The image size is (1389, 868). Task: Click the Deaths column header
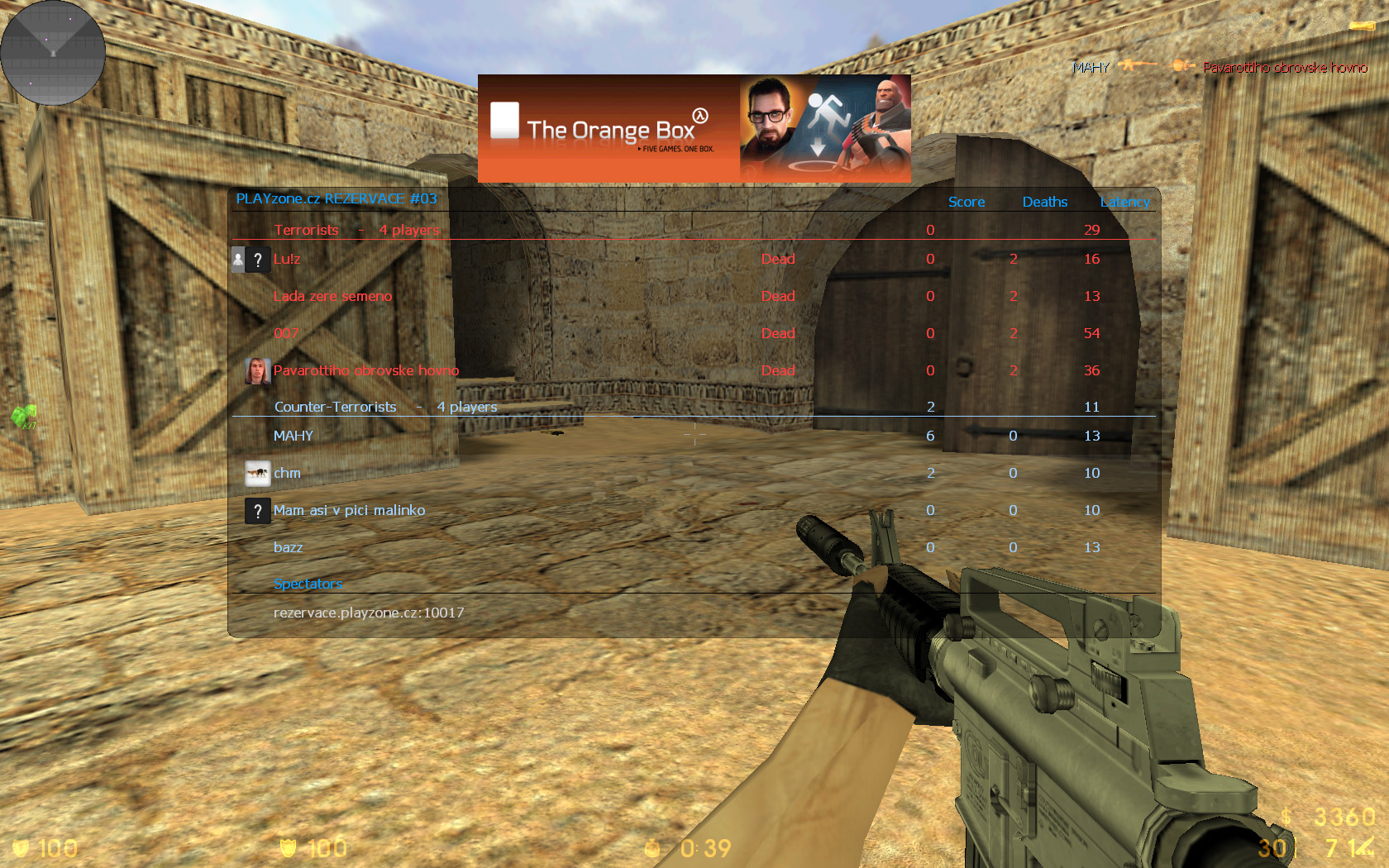1044,202
